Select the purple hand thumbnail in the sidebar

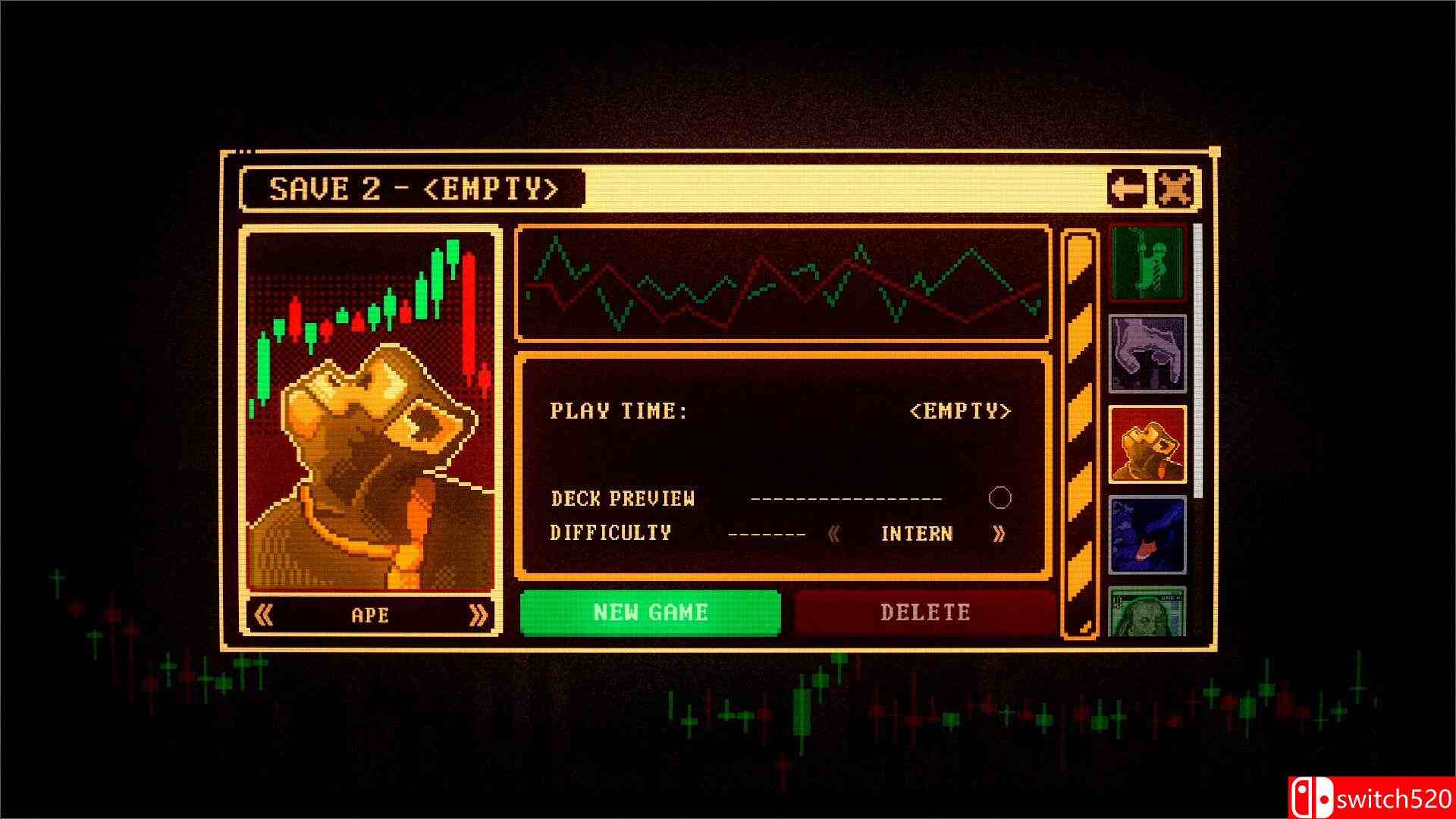pos(1147,353)
